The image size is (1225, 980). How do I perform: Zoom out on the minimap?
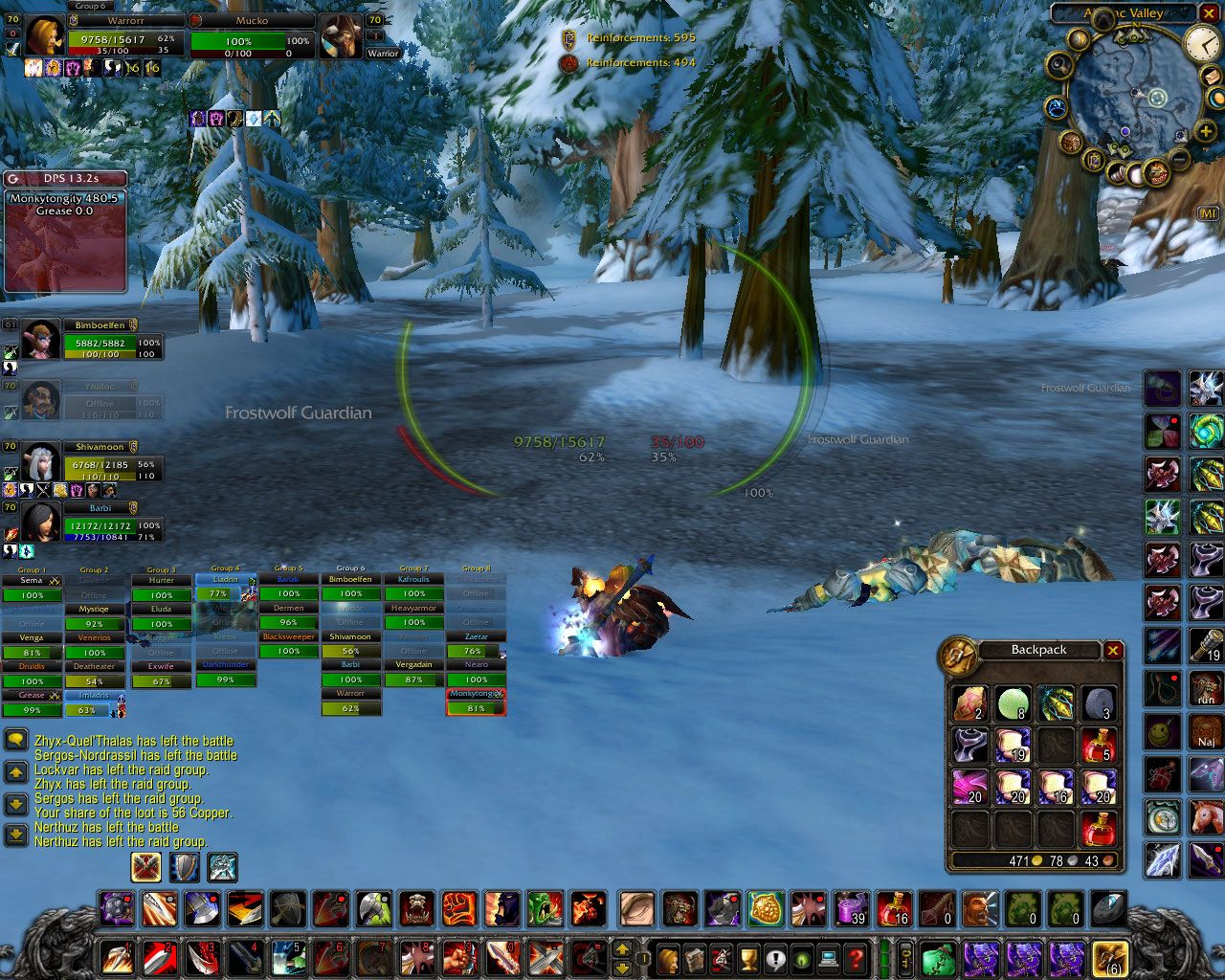click(1180, 159)
